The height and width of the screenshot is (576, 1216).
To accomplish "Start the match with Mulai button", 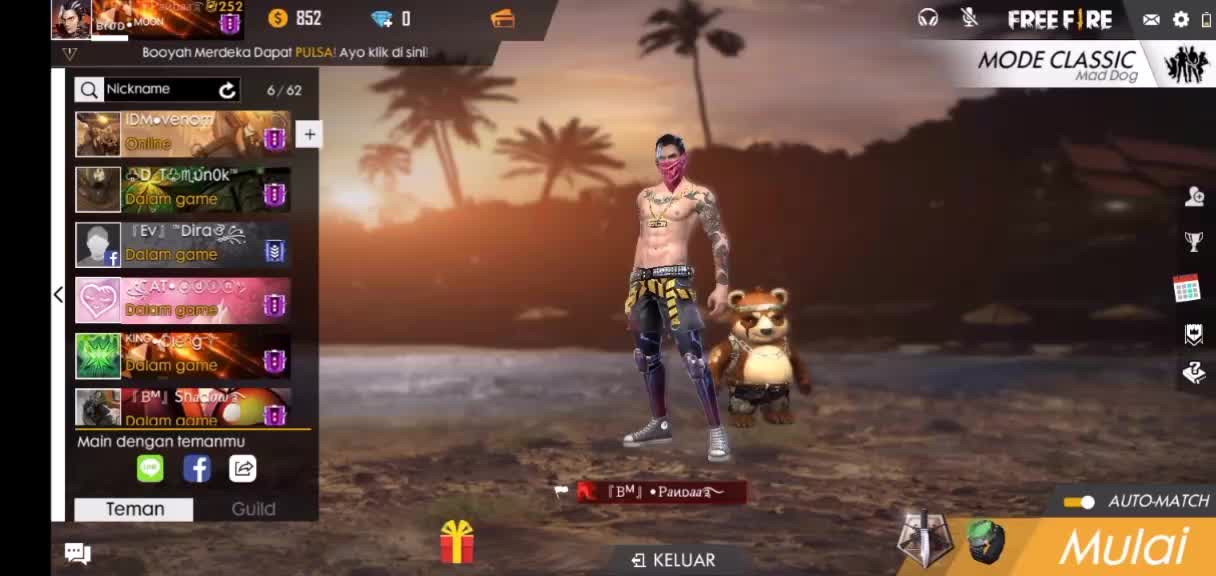I will pos(1124,547).
